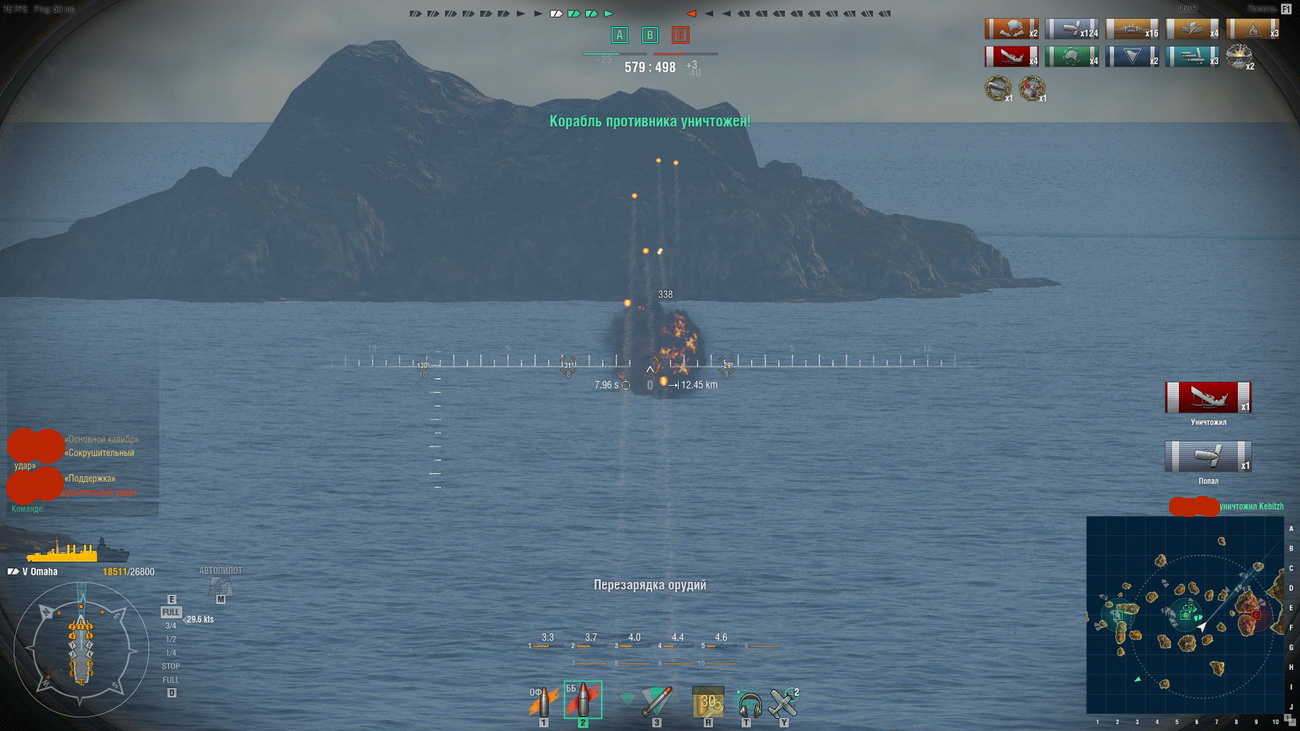
Task: Switch to the torpedo launcher weapon
Action: coord(656,701)
